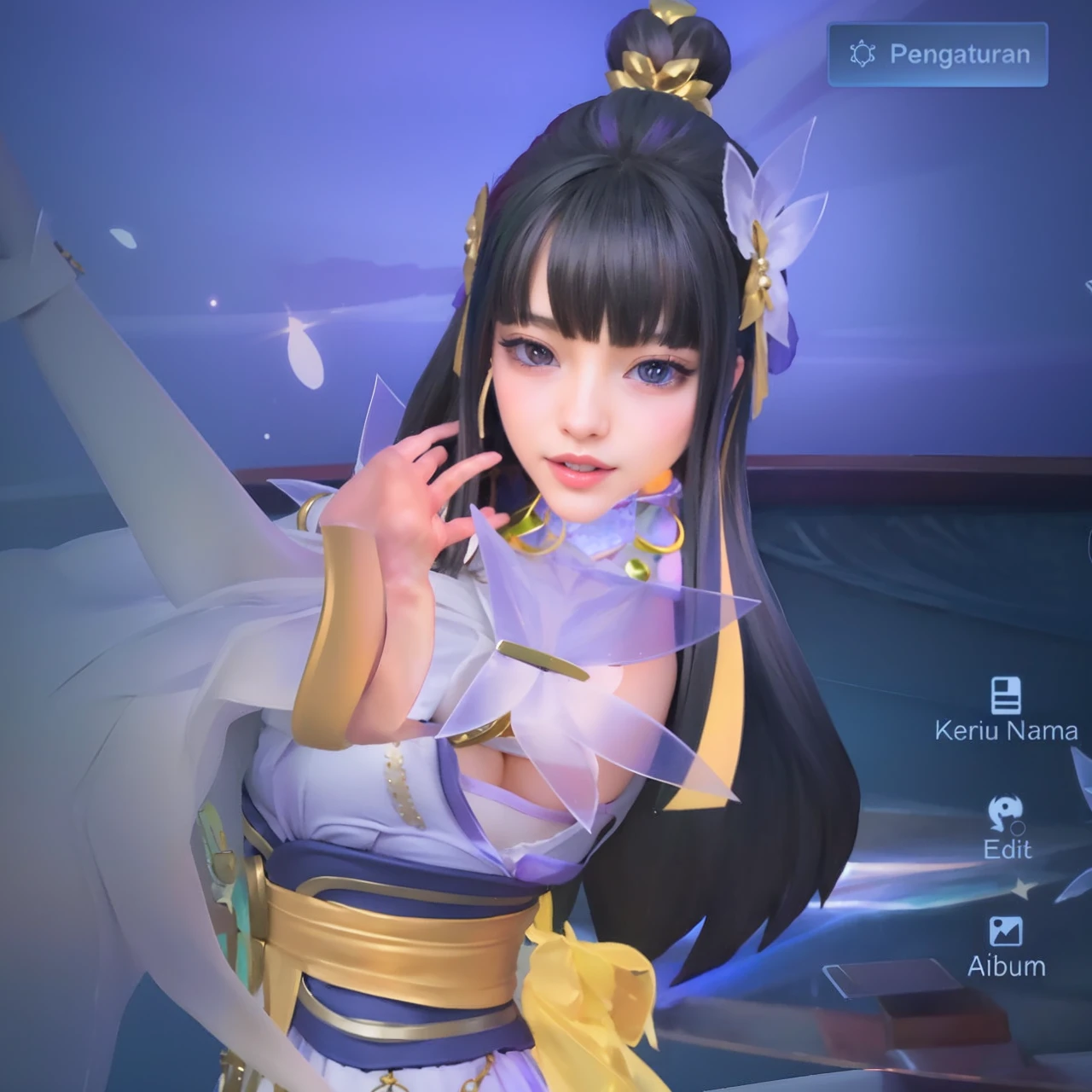This screenshot has height=1092, width=1092.
Task: Click the Aibum label text
Action: click(x=1007, y=966)
